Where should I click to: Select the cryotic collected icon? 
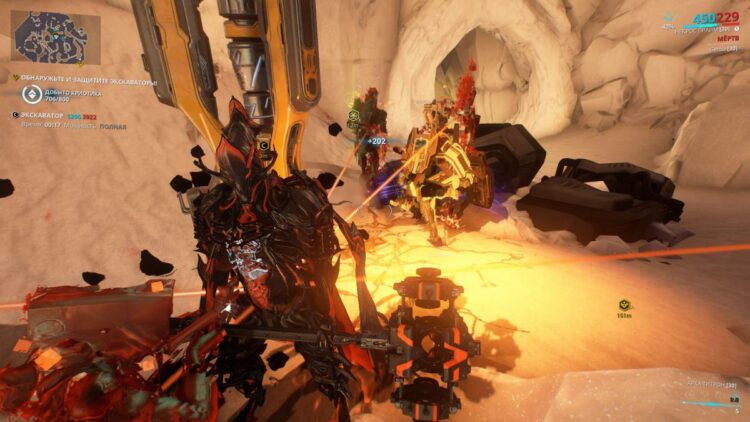(x=30, y=95)
